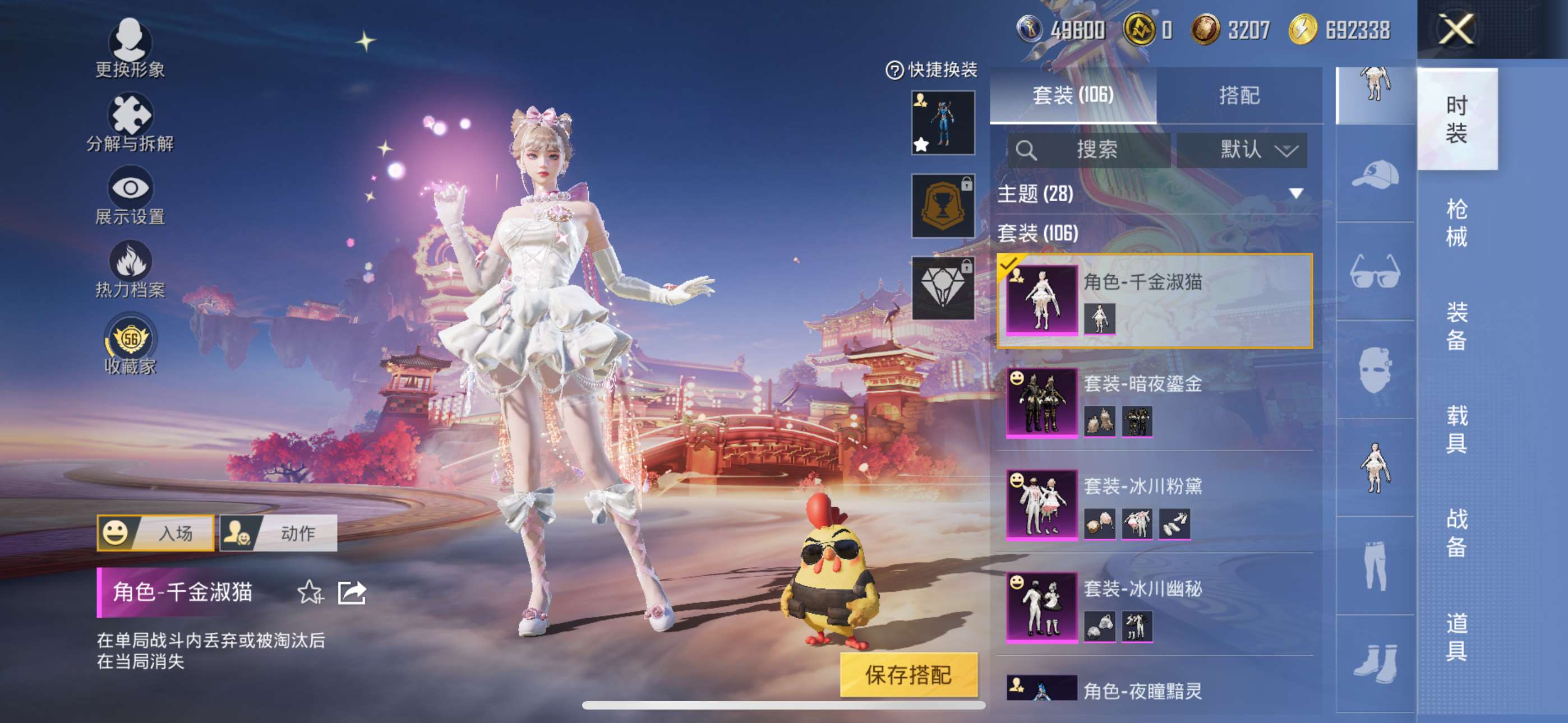The height and width of the screenshot is (723, 1568).
Task: Open 热力档案 heat archive
Action: [x=130, y=269]
